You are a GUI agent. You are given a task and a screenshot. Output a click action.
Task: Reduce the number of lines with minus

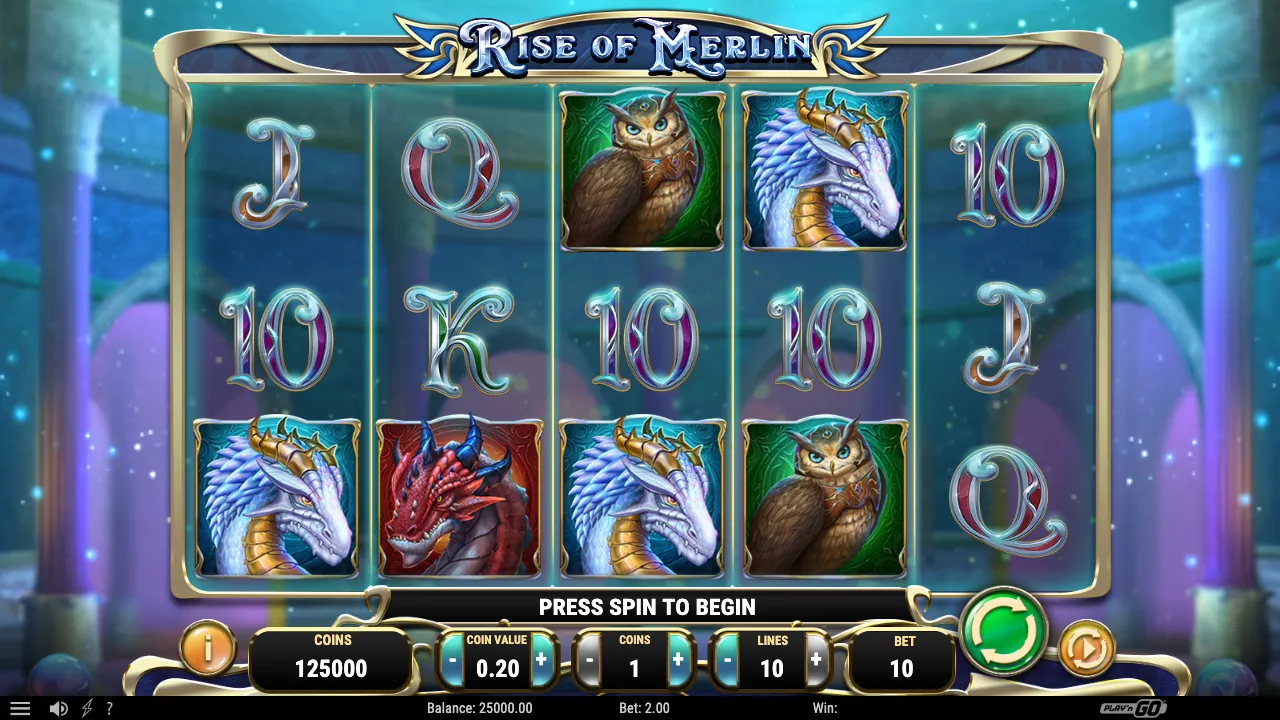(x=727, y=660)
